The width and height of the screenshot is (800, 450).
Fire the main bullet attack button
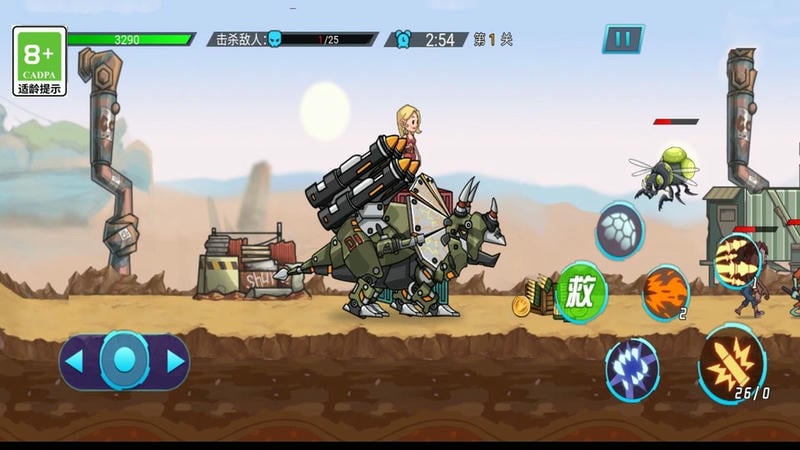pos(732,362)
